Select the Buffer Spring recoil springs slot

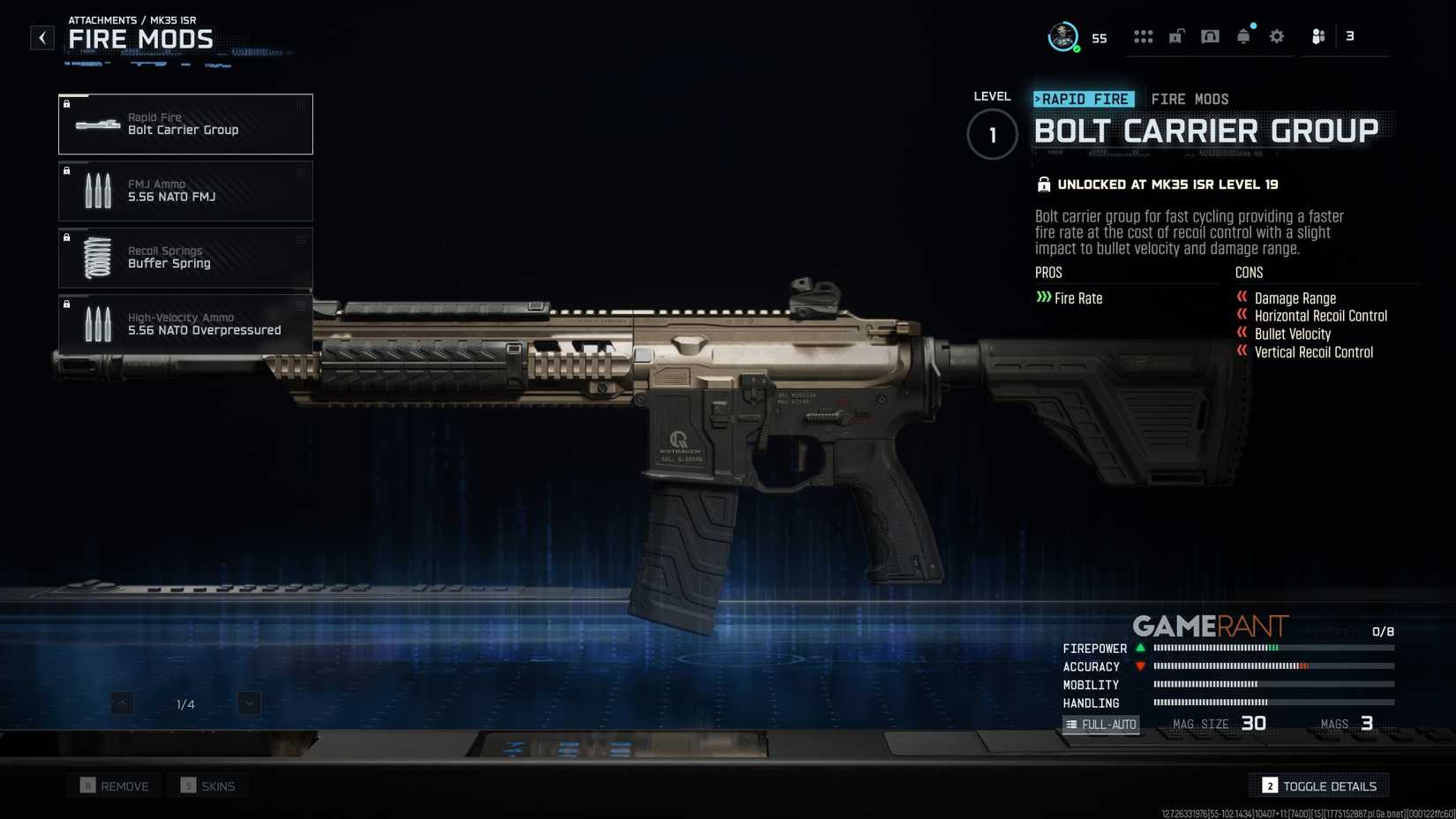tap(185, 257)
